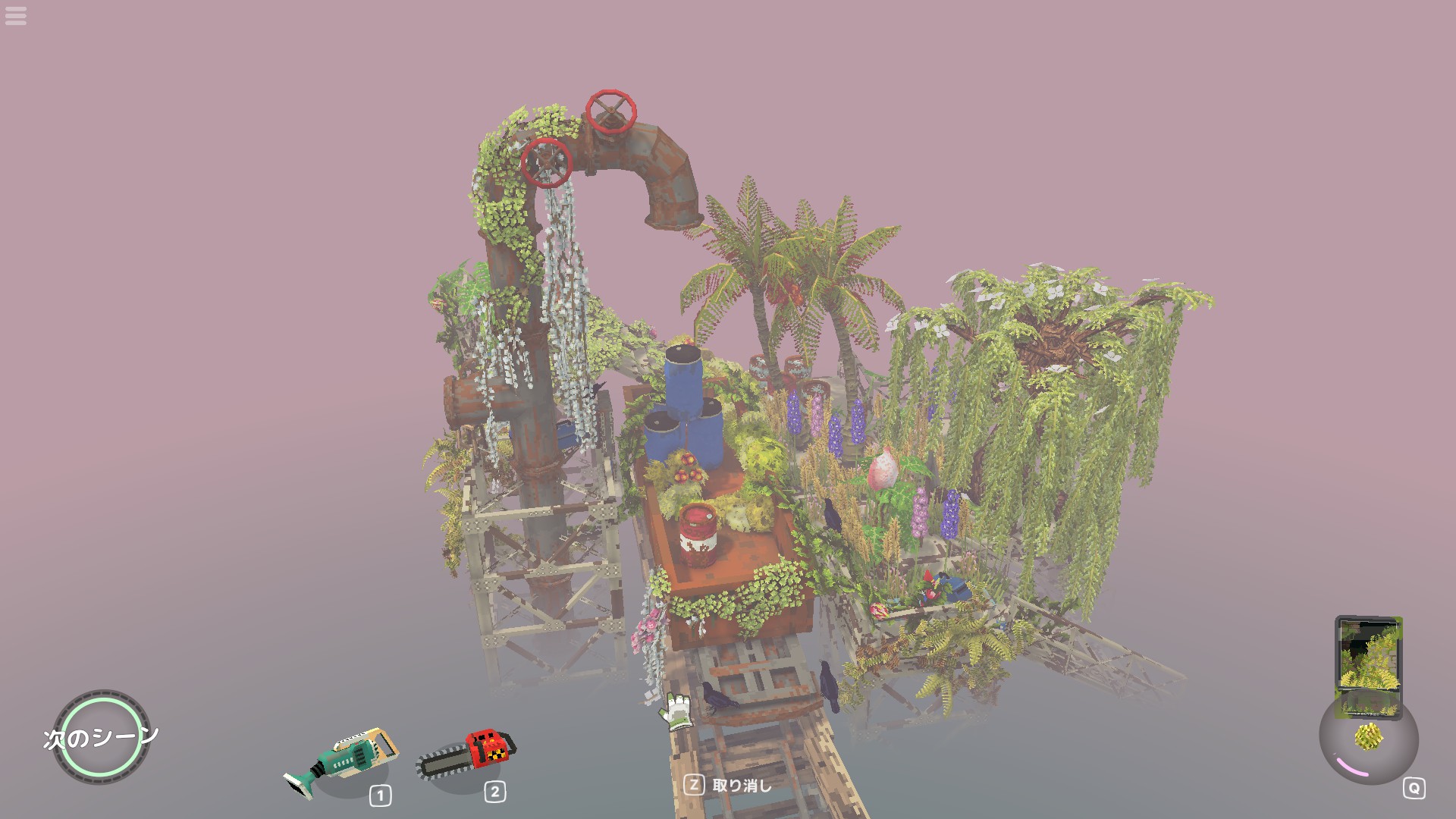Click the white glove marker on the track
The height and width of the screenshot is (819, 1456).
point(677,709)
